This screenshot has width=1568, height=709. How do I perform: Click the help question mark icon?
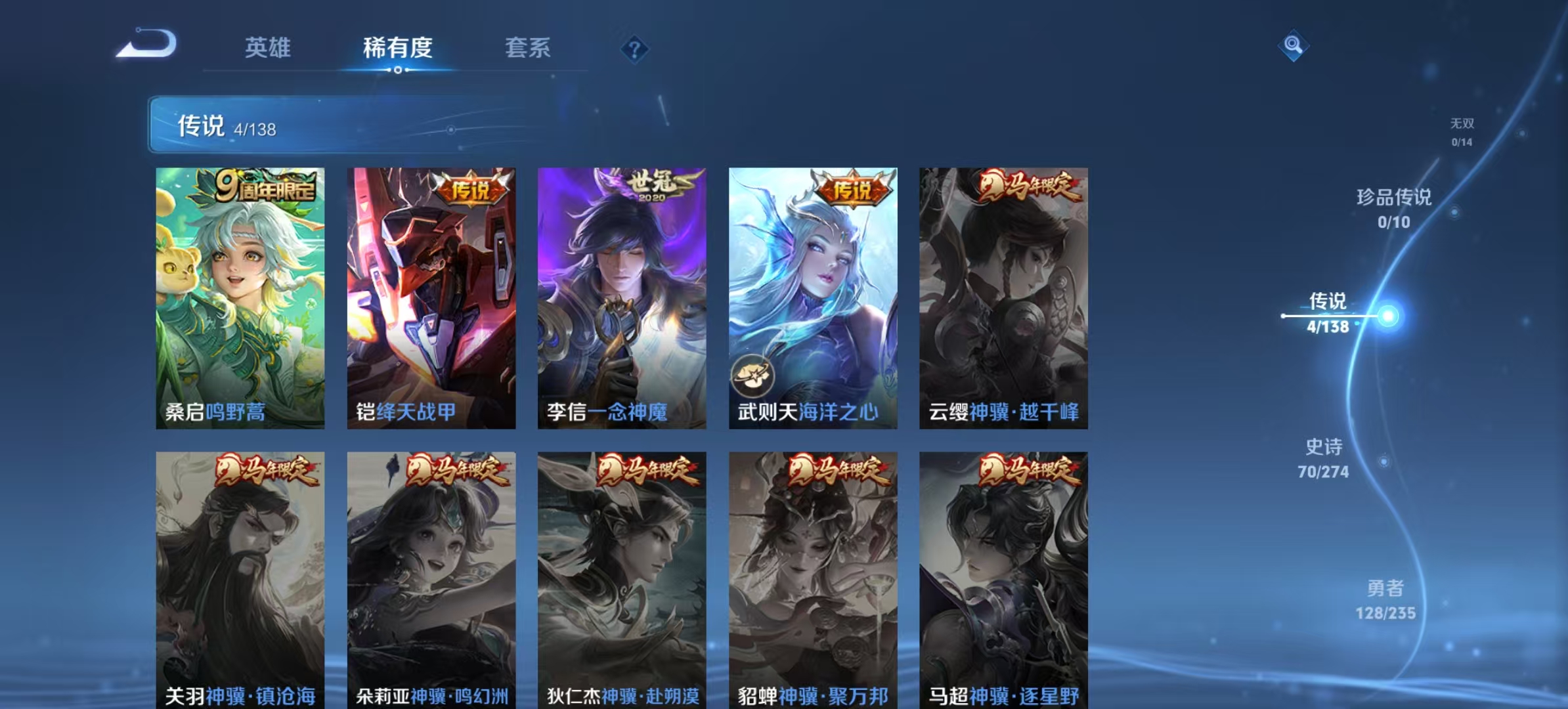tap(634, 48)
